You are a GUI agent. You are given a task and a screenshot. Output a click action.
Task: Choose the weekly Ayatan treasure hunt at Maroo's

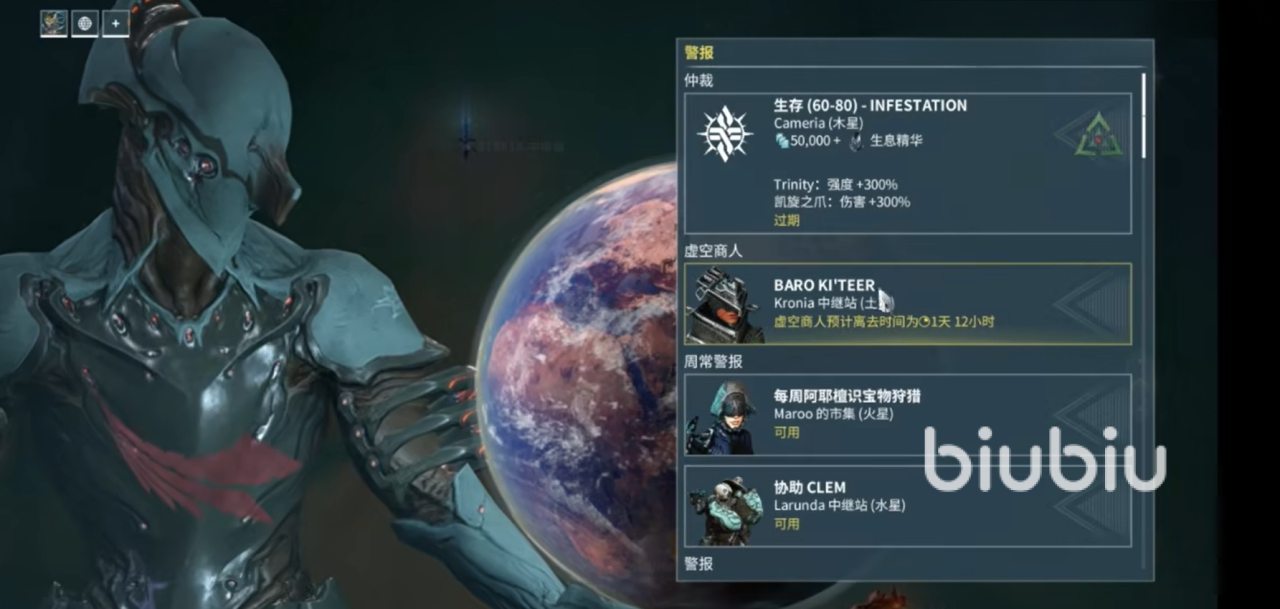[x=907, y=414]
